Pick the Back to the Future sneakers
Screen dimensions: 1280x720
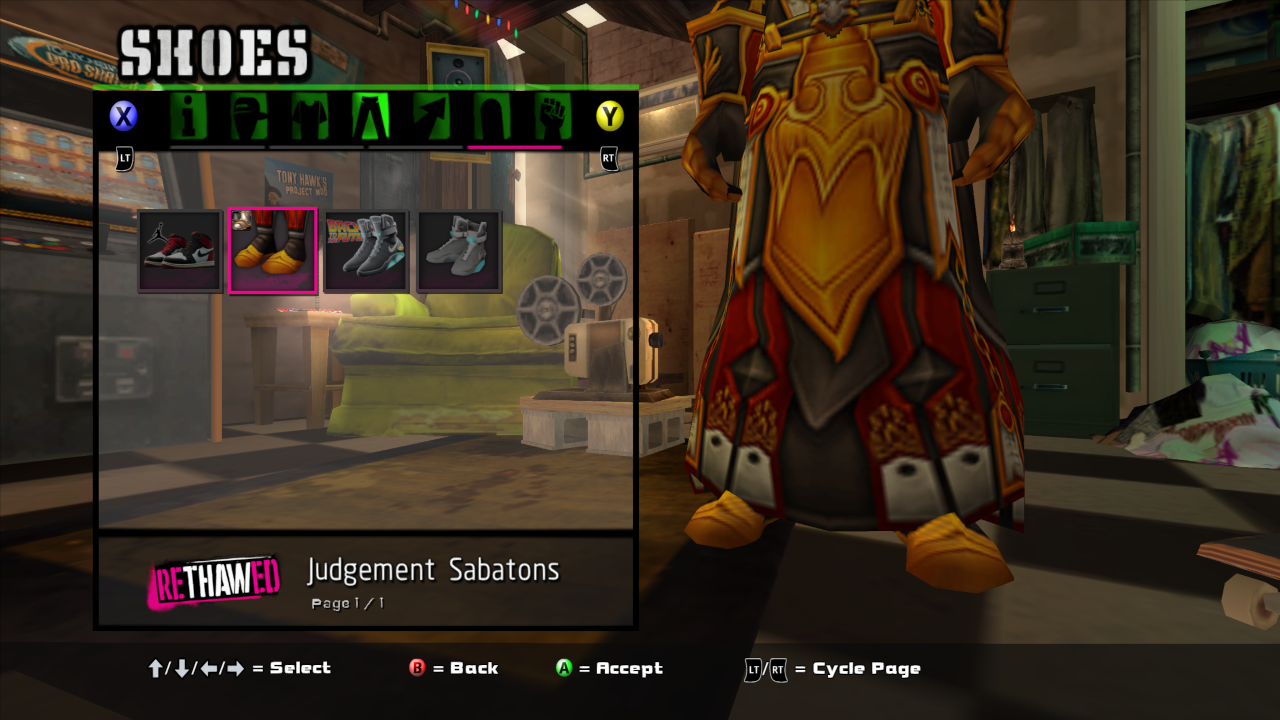point(366,251)
